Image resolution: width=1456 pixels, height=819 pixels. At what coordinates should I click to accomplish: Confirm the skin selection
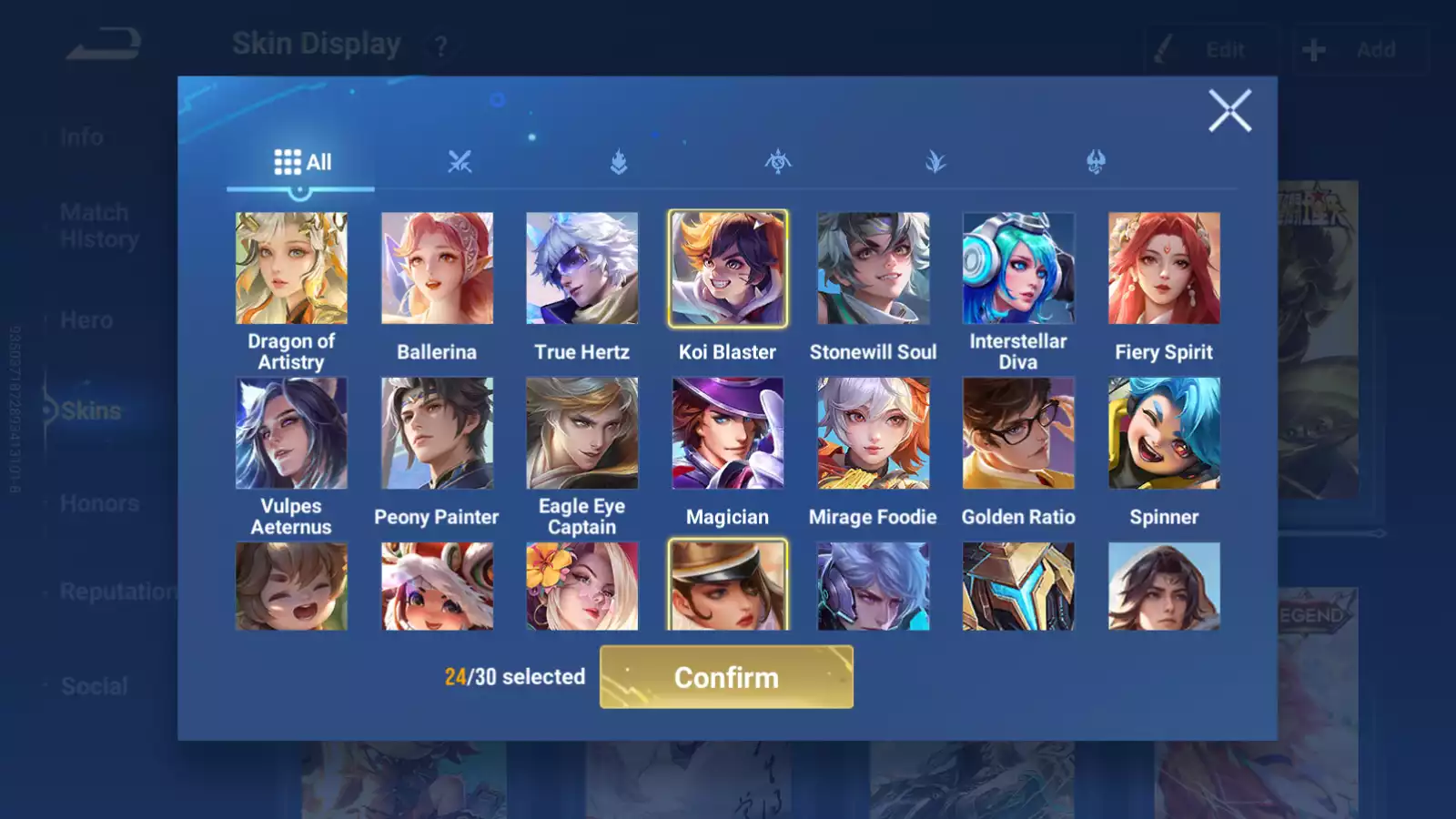(726, 677)
